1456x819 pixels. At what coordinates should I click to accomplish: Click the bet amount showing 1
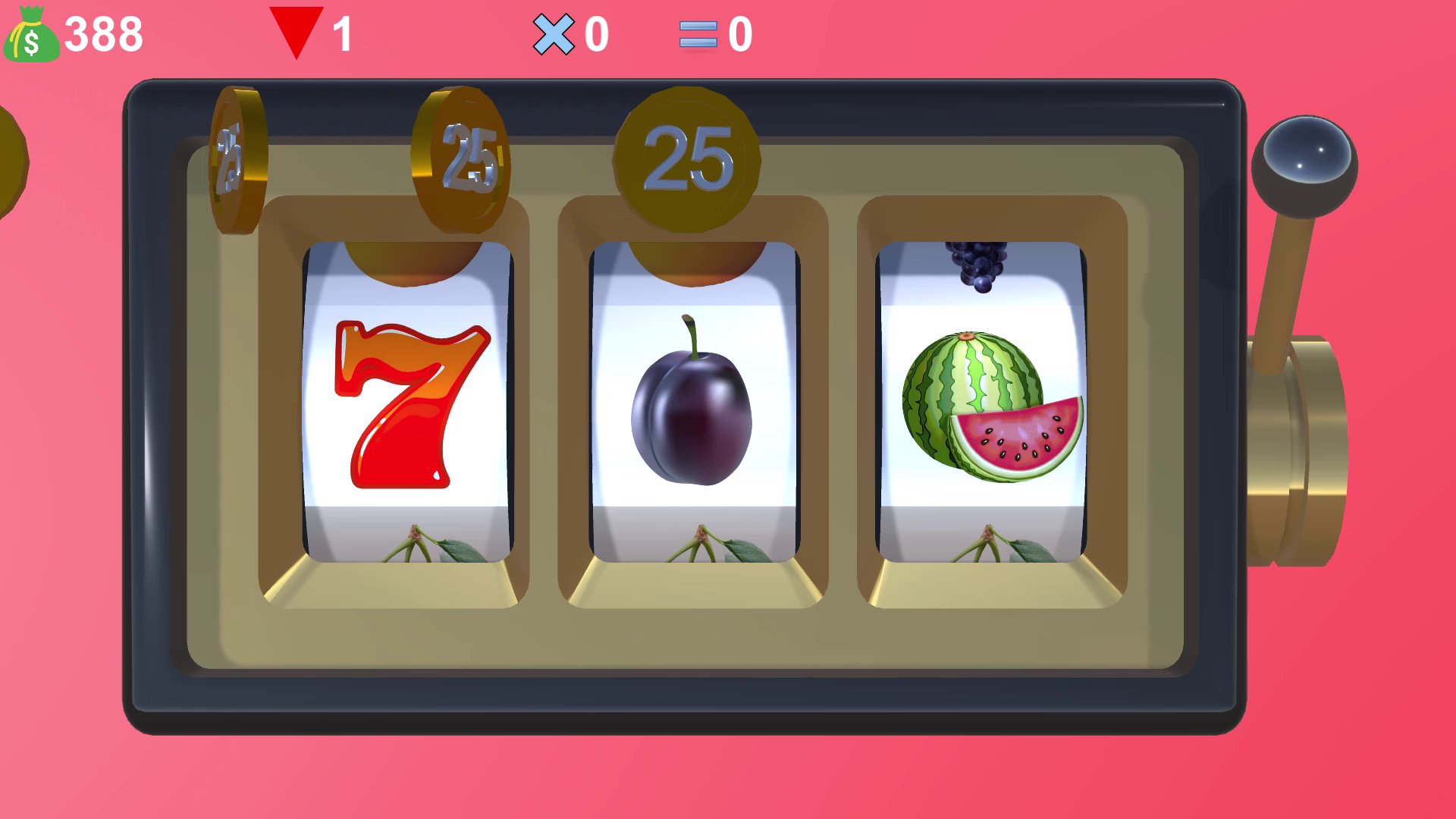coord(340,34)
